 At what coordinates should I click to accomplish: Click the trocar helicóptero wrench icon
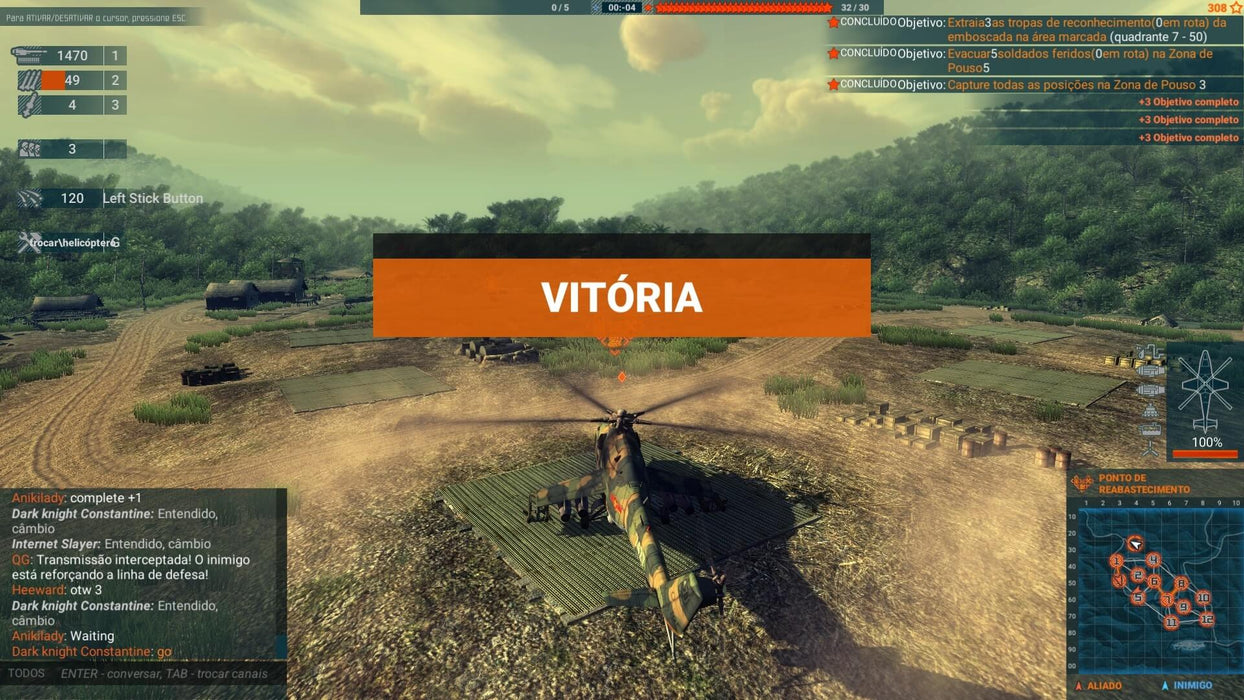click(28, 242)
